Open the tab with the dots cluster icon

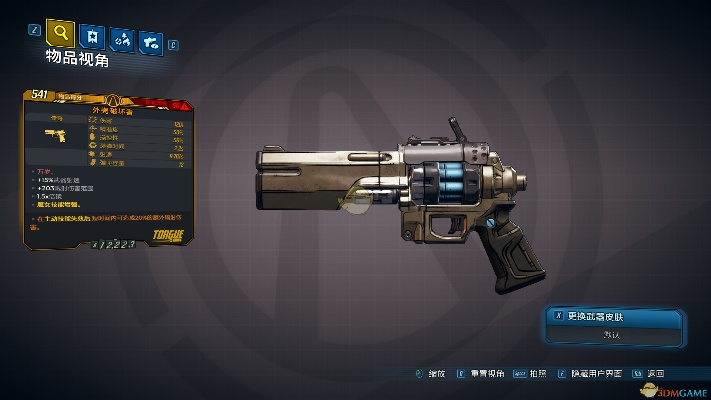[x=124, y=40]
